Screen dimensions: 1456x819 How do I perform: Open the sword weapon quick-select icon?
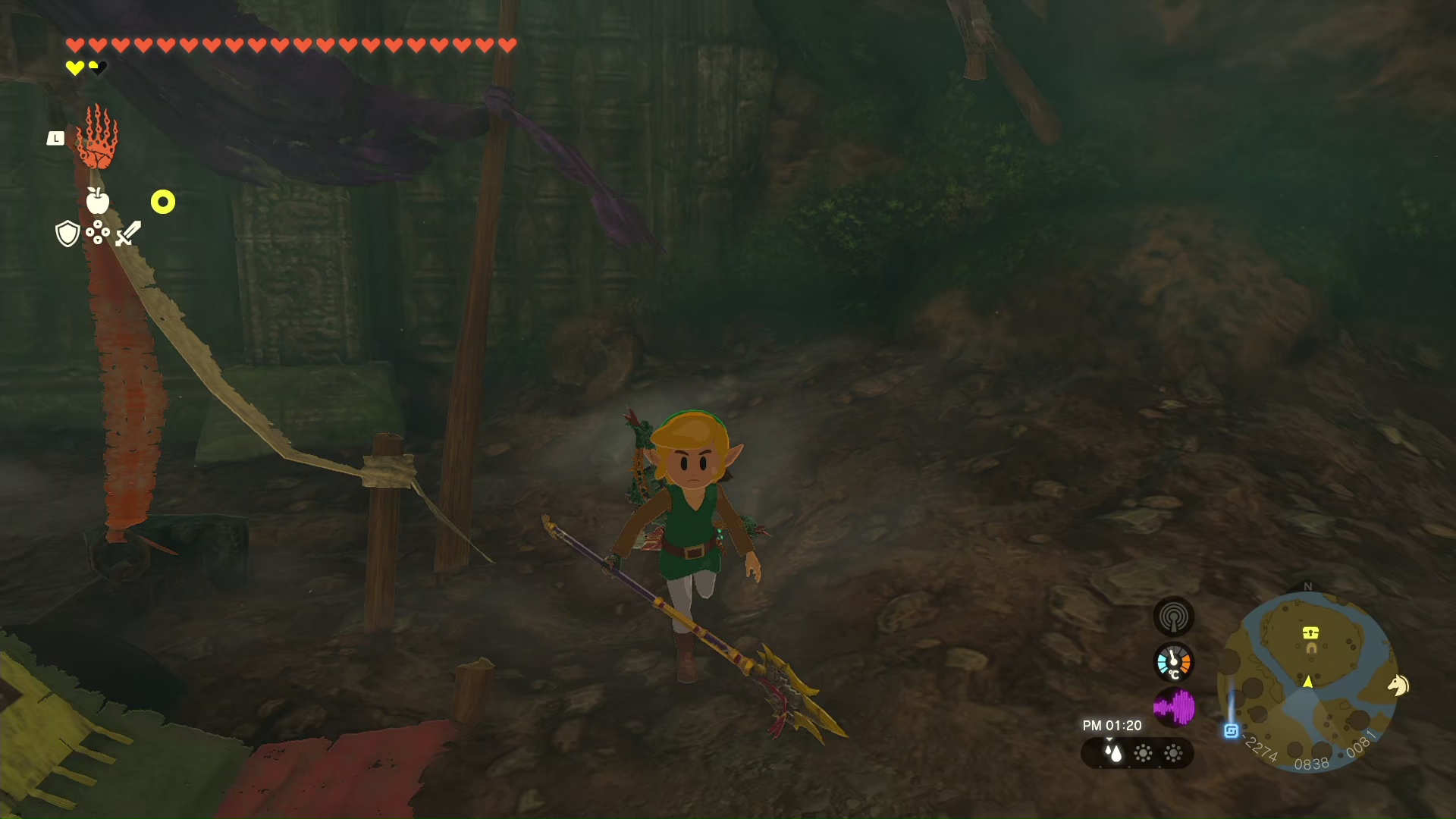[128, 234]
